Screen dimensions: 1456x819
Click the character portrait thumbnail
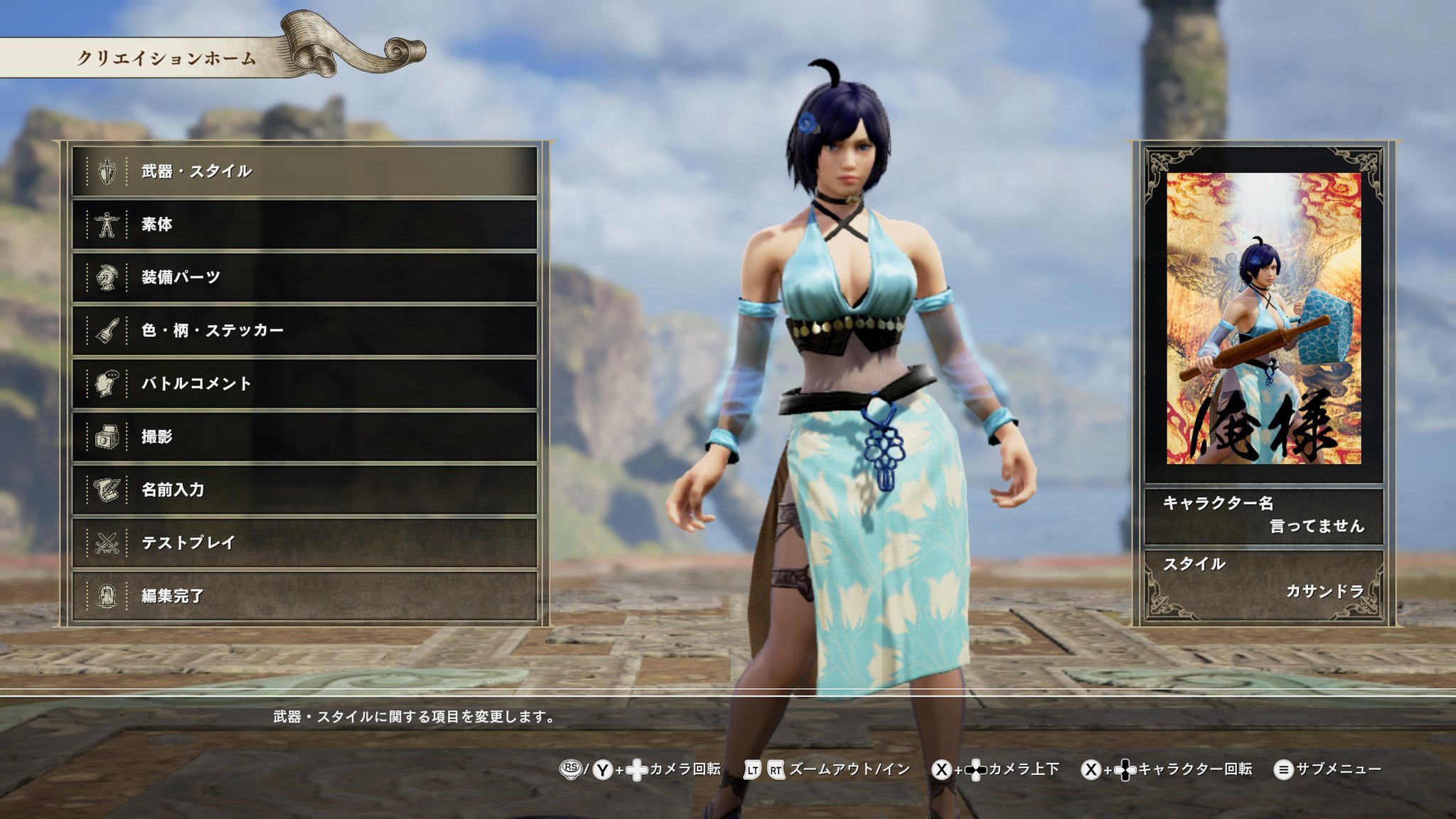coord(1263,318)
